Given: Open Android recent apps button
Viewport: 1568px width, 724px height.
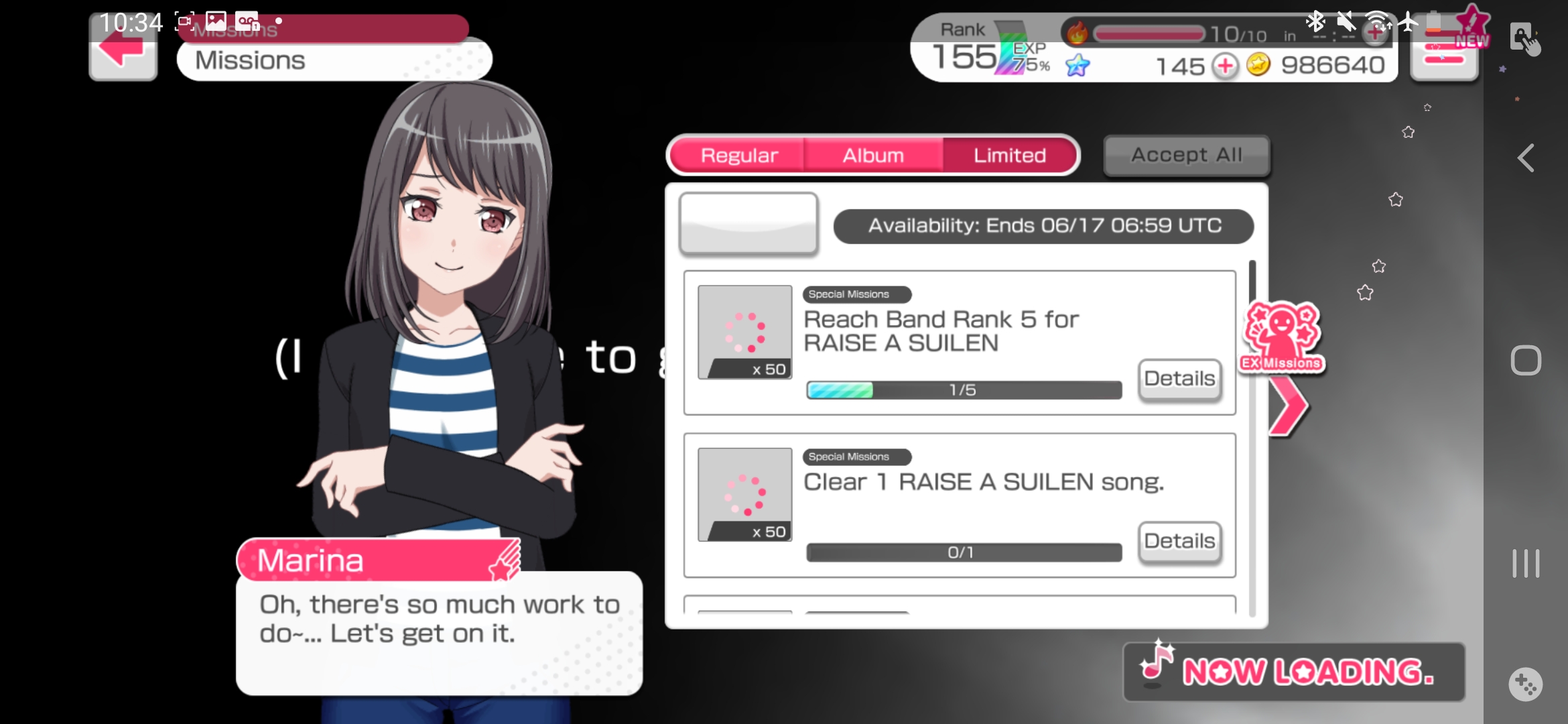Looking at the screenshot, I should (x=1526, y=563).
